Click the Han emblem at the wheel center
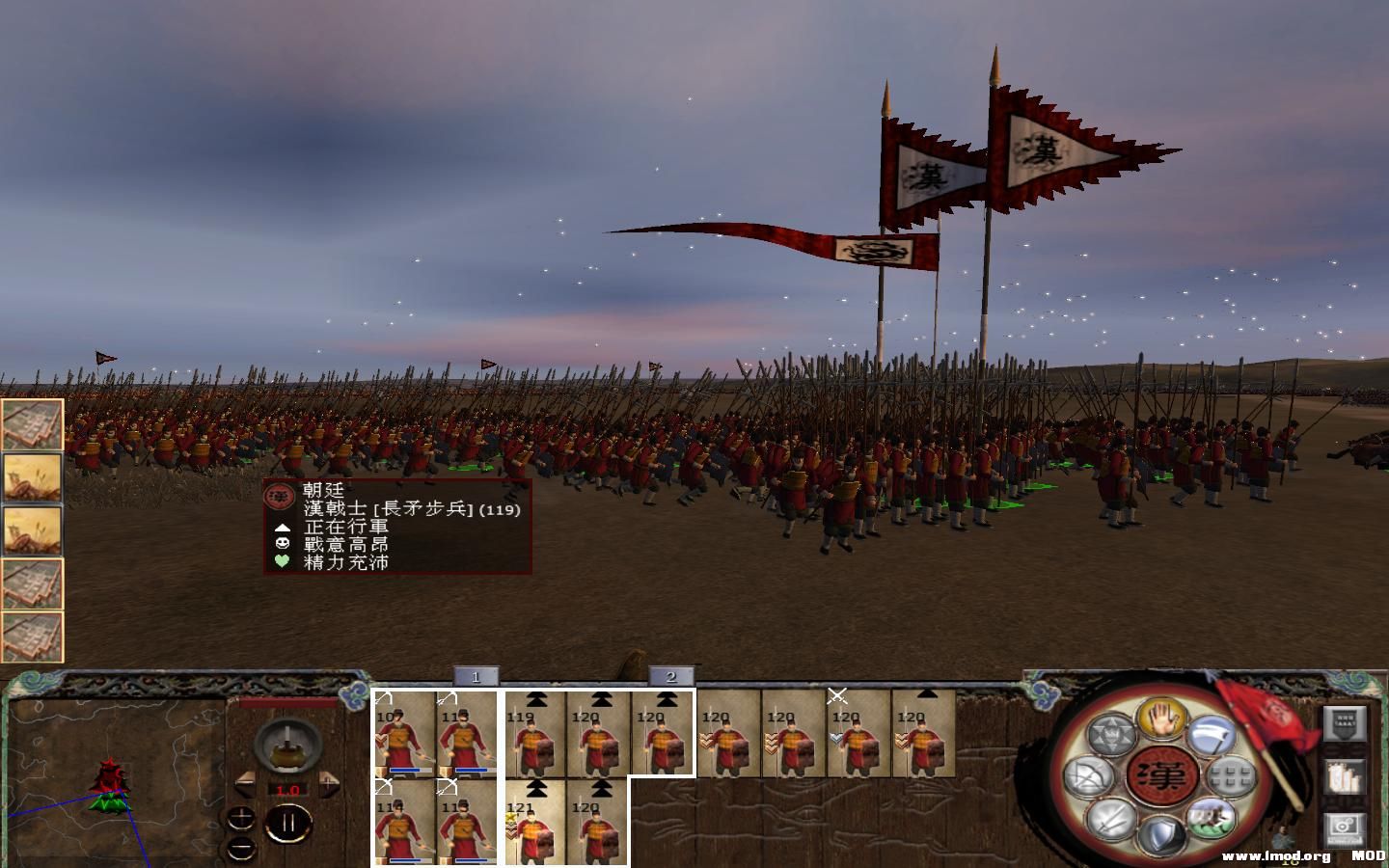Image resolution: width=1389 pixels, height=868 pixels. 1159,773
